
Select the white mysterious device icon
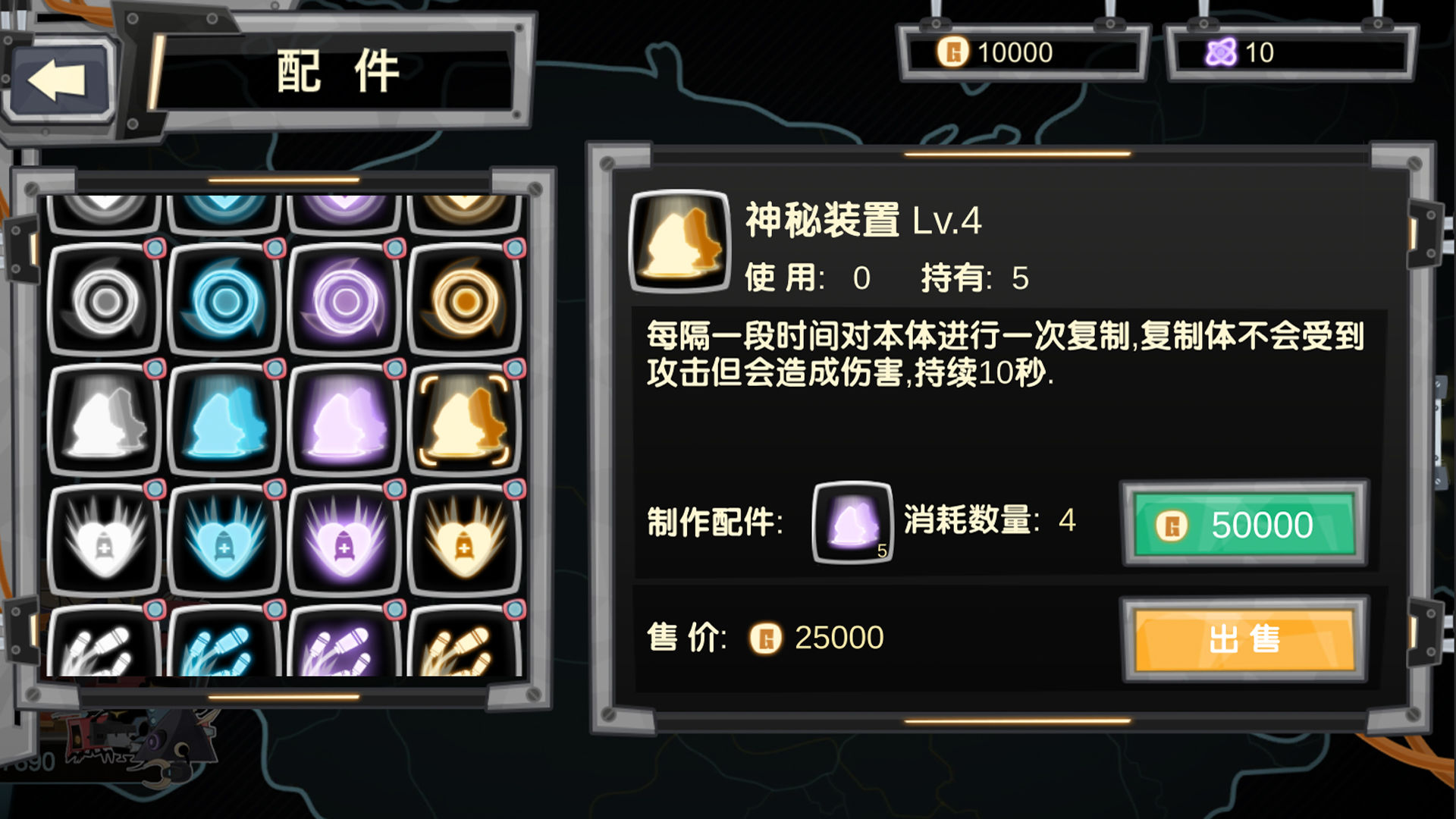click(104, 420)
